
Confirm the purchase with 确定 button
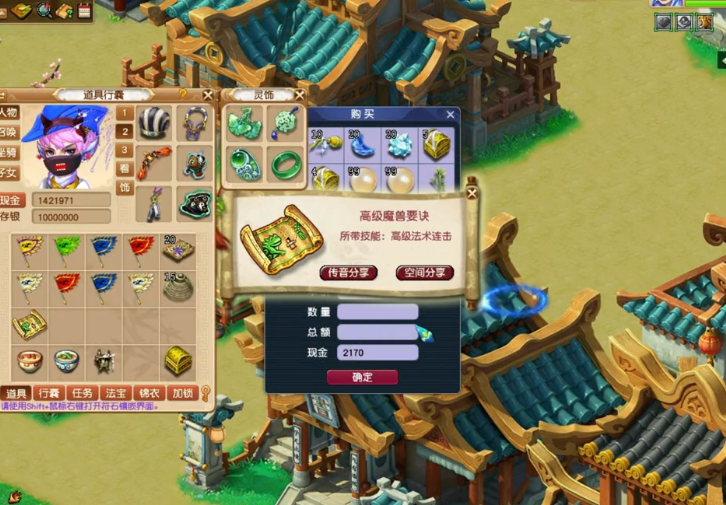pos(362,377)
